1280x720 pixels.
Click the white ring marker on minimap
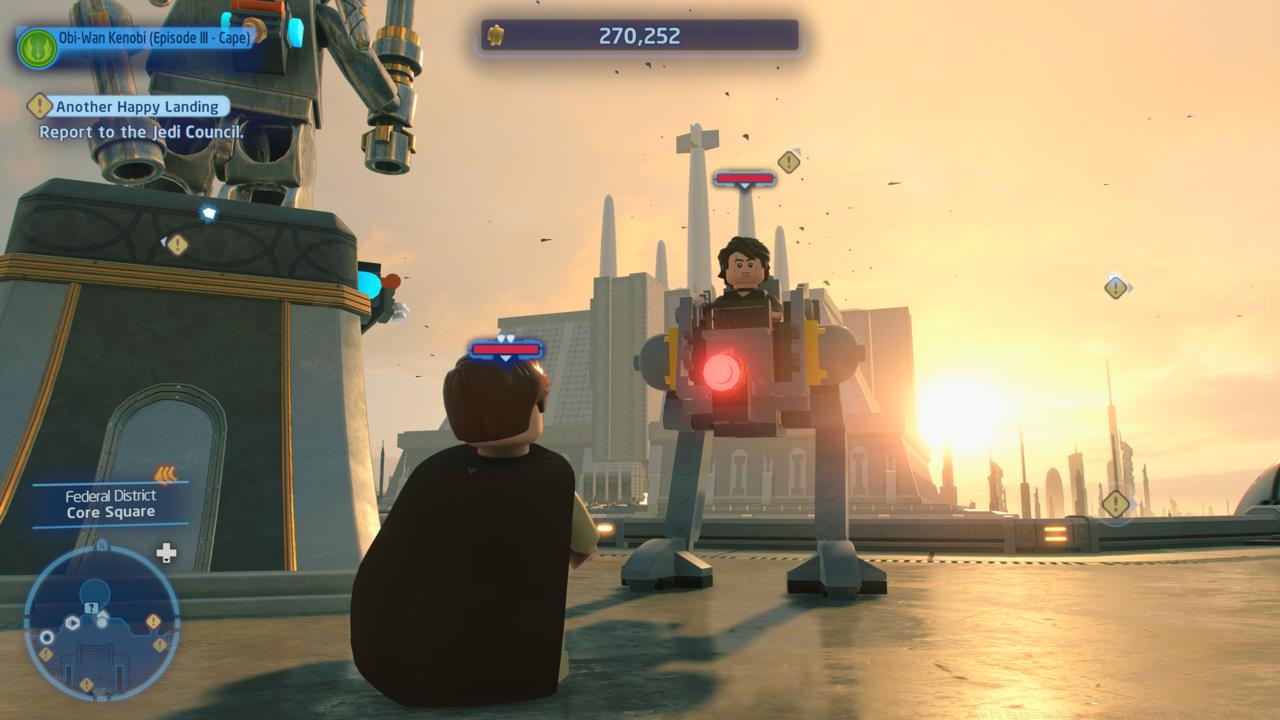tap(47, 637)
